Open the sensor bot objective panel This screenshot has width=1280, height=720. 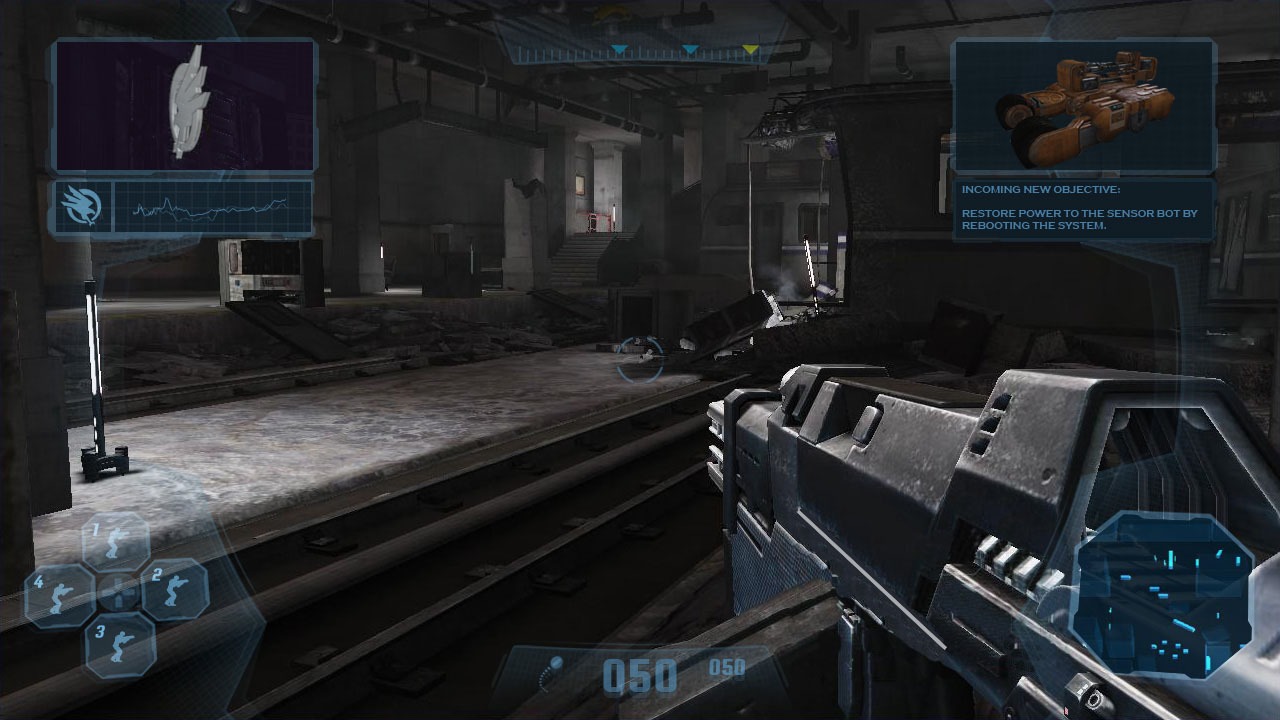point(1083,106)
